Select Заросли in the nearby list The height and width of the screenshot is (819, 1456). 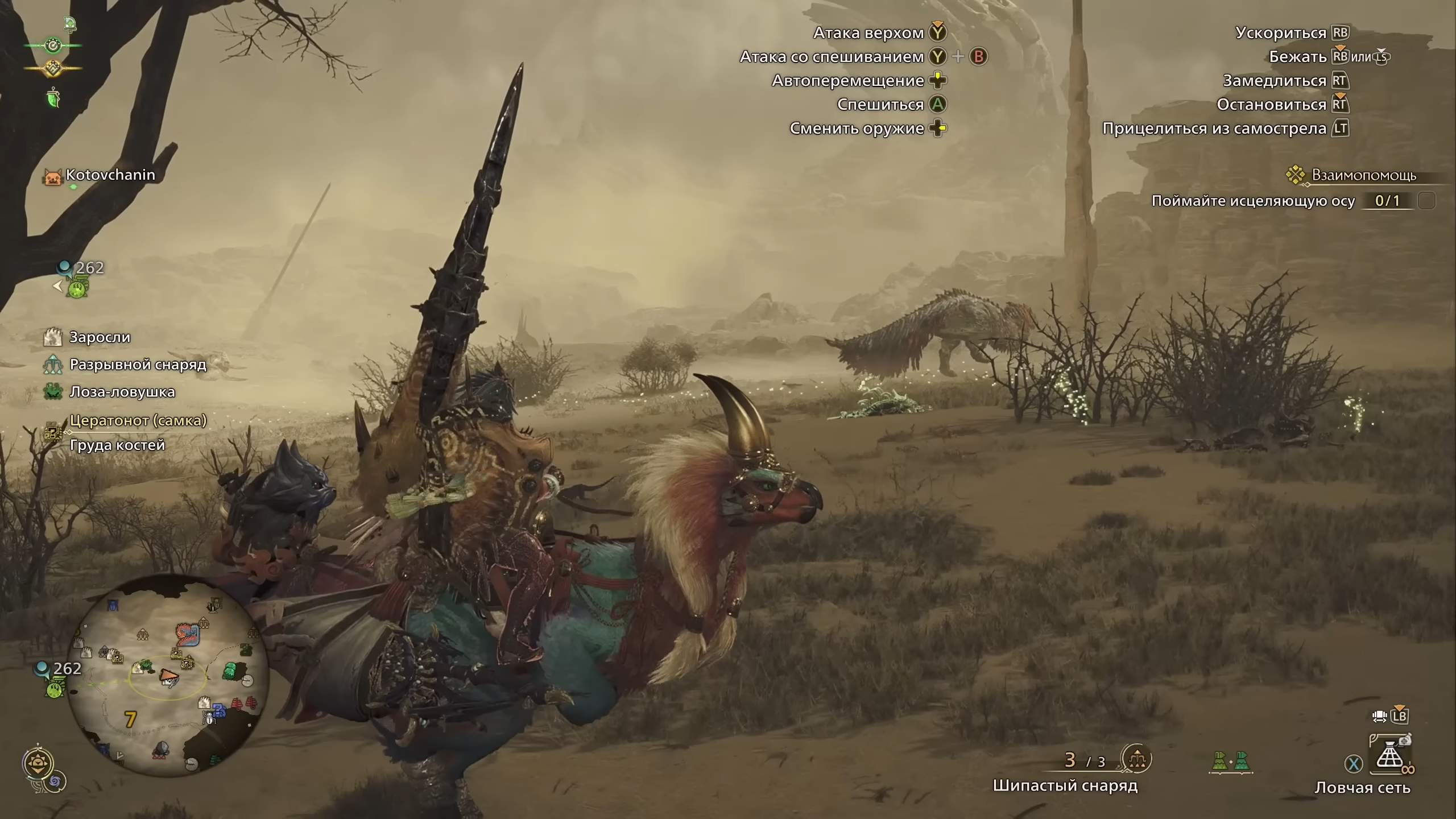click(100, 337)
